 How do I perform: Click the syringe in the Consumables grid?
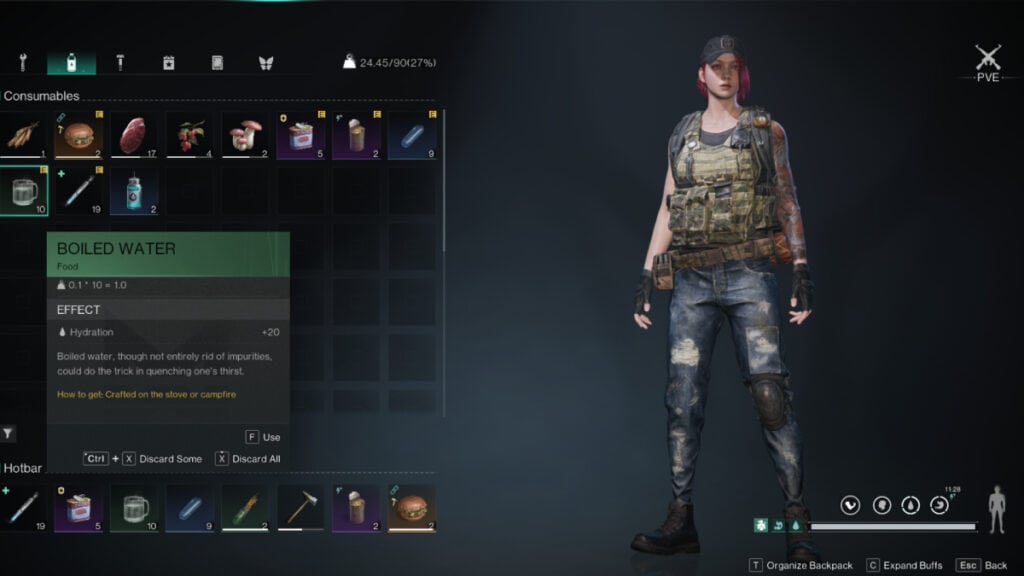pos(78,191)
